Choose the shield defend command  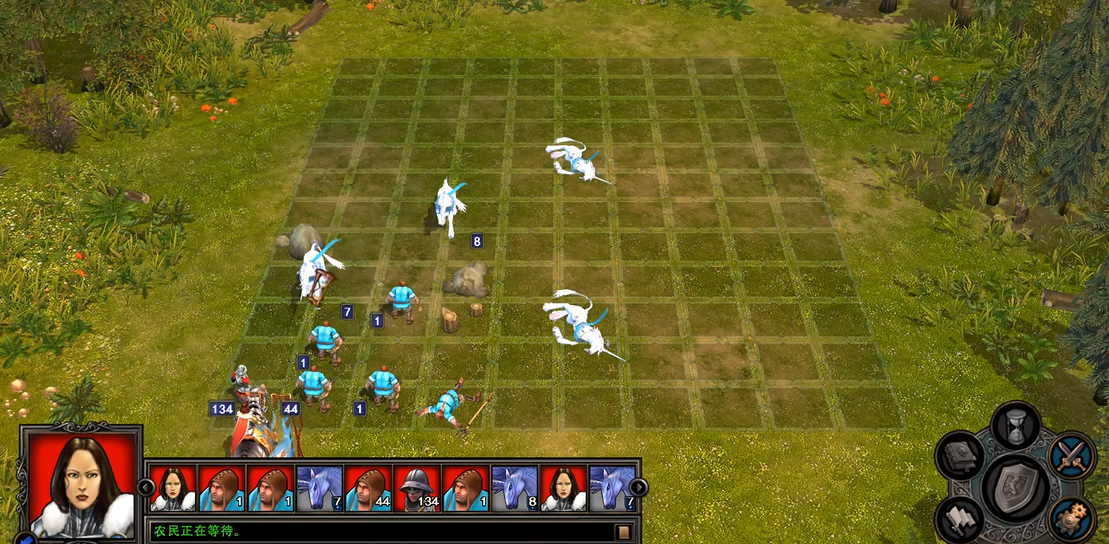coord(1015,488)
